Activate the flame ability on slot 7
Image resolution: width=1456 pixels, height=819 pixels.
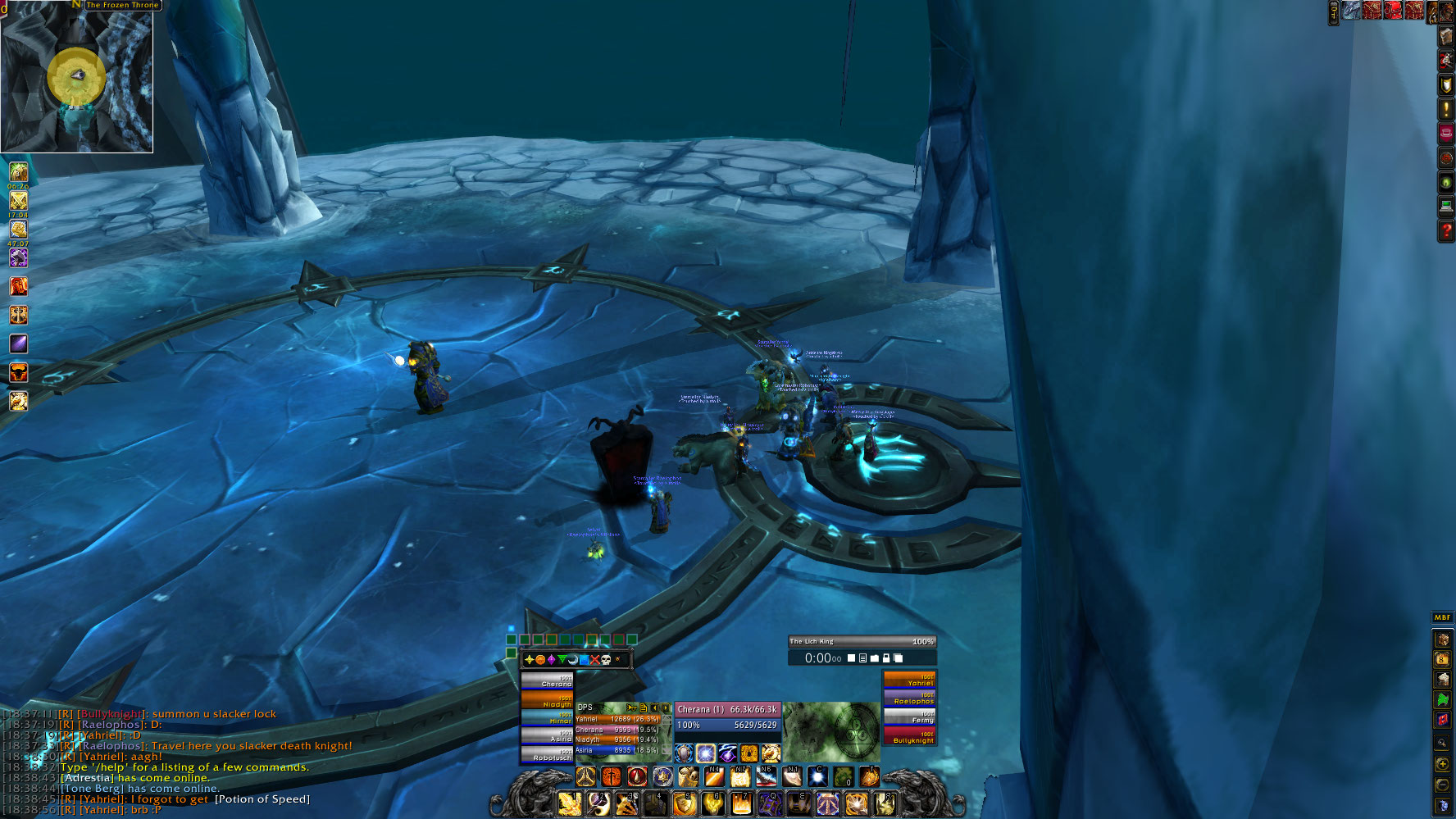(x=741, y=803)
